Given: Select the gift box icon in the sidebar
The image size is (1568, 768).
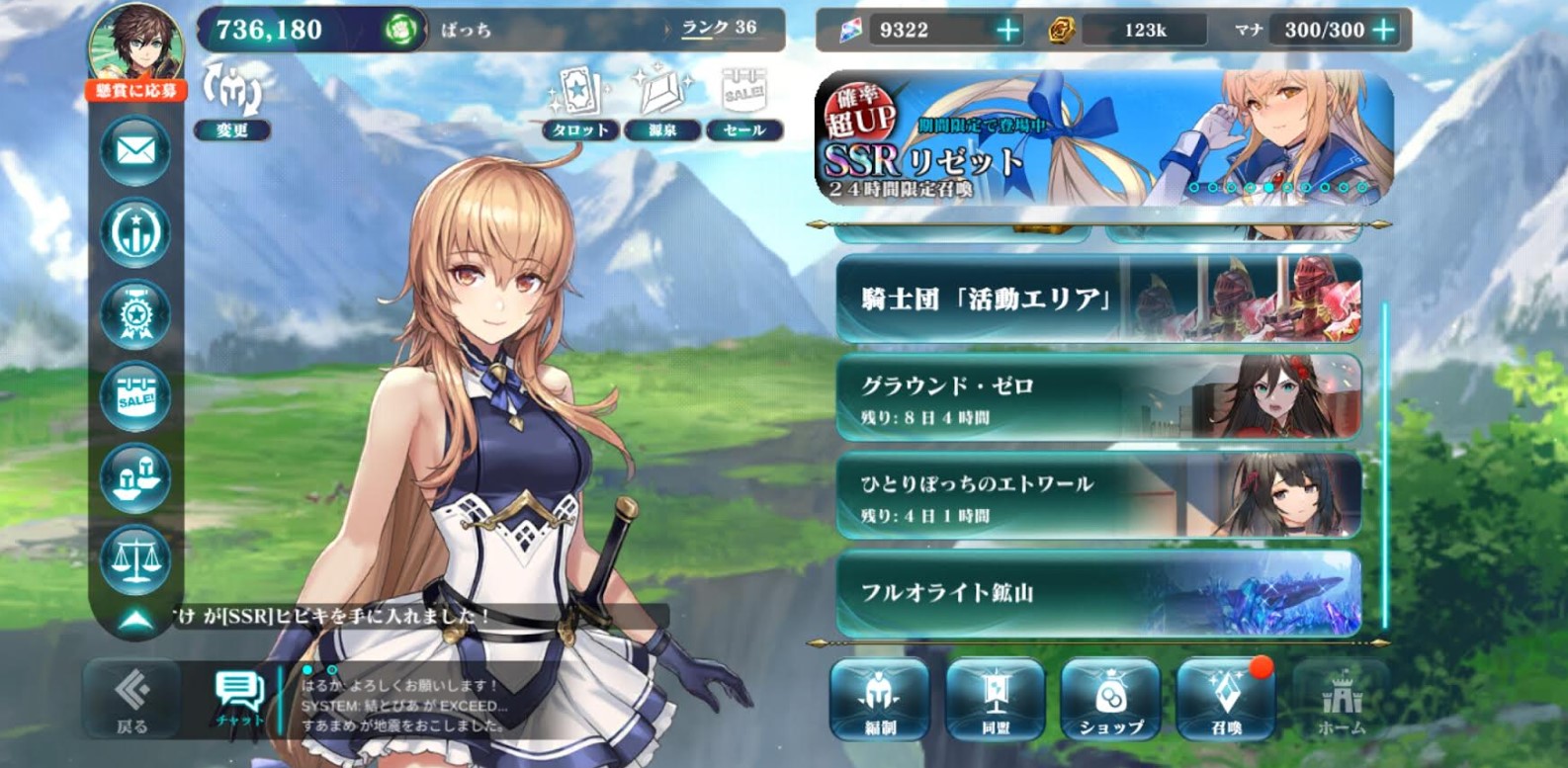Looking at the screenshot, I should coord(136,477).
